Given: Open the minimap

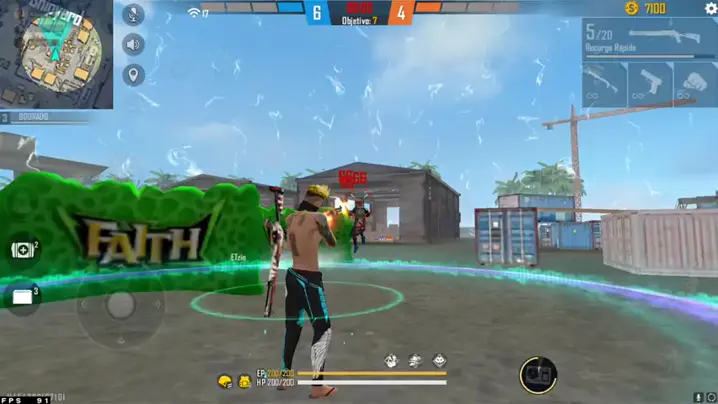Looking at the screenshot, I should click(57, 54).
